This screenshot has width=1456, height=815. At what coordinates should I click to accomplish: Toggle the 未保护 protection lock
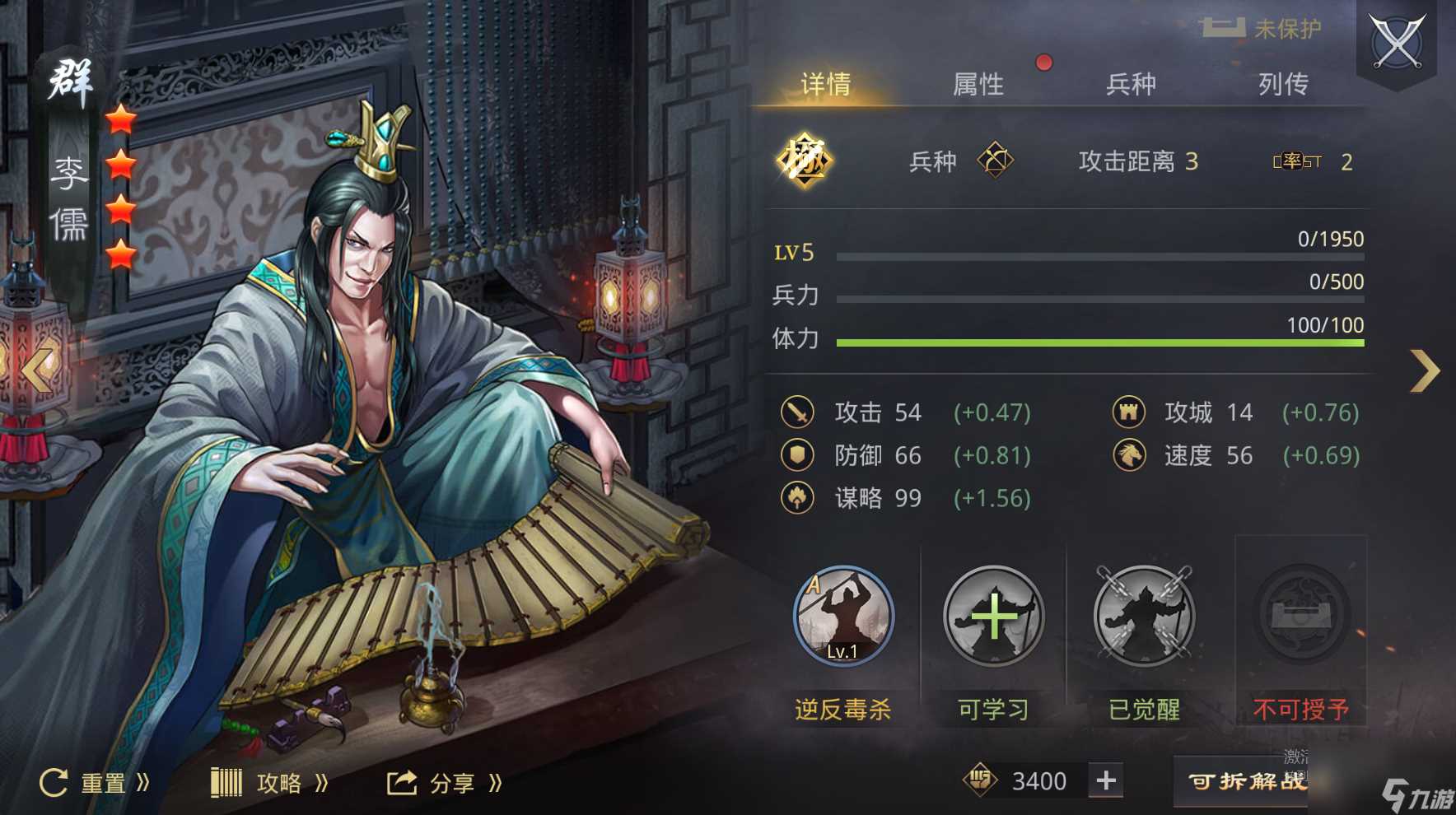[1260, 29]
